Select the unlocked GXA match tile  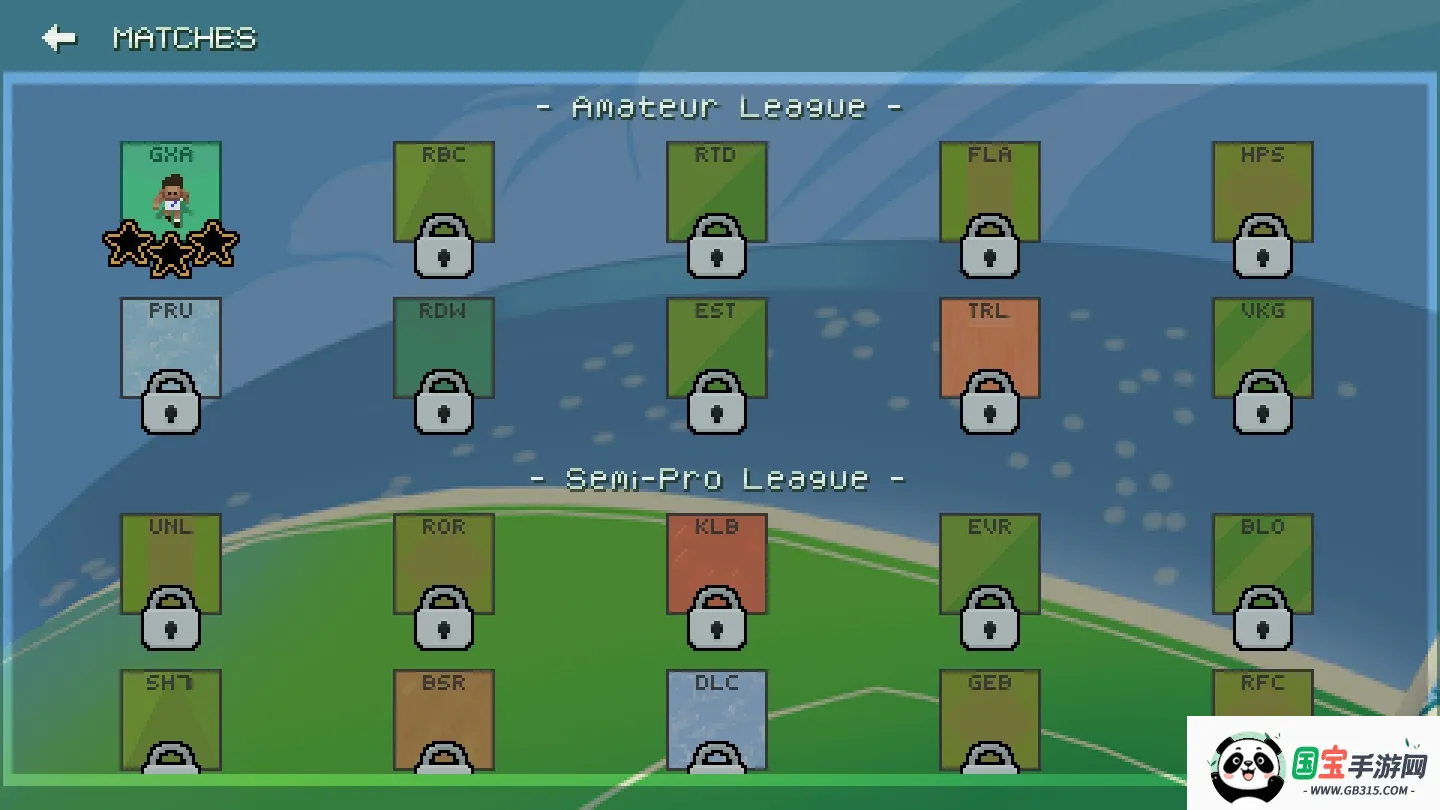pyautogui.click(x=171, y=192)
